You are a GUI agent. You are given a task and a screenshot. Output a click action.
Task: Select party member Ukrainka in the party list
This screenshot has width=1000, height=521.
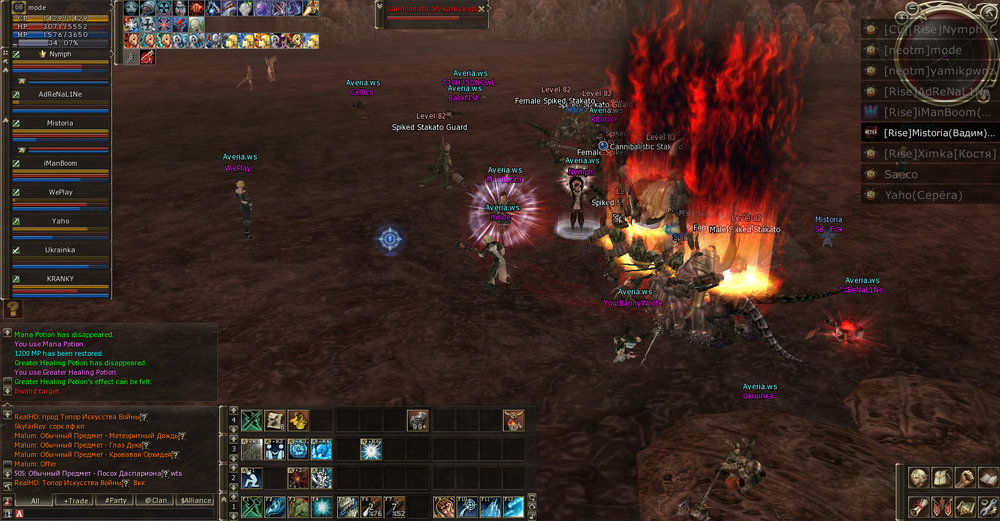[60, 250]
